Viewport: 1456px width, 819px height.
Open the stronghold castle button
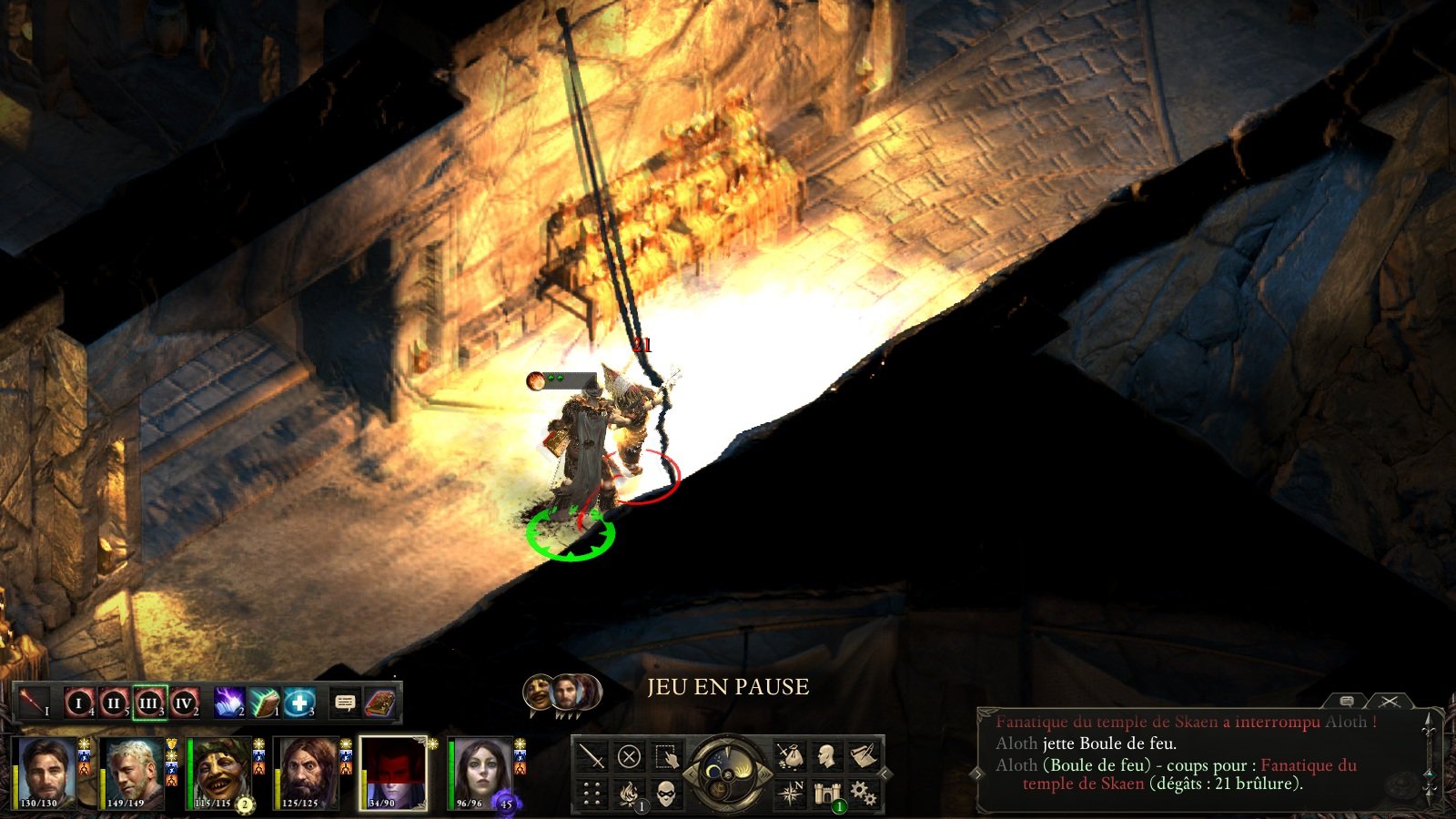point(826,793)
